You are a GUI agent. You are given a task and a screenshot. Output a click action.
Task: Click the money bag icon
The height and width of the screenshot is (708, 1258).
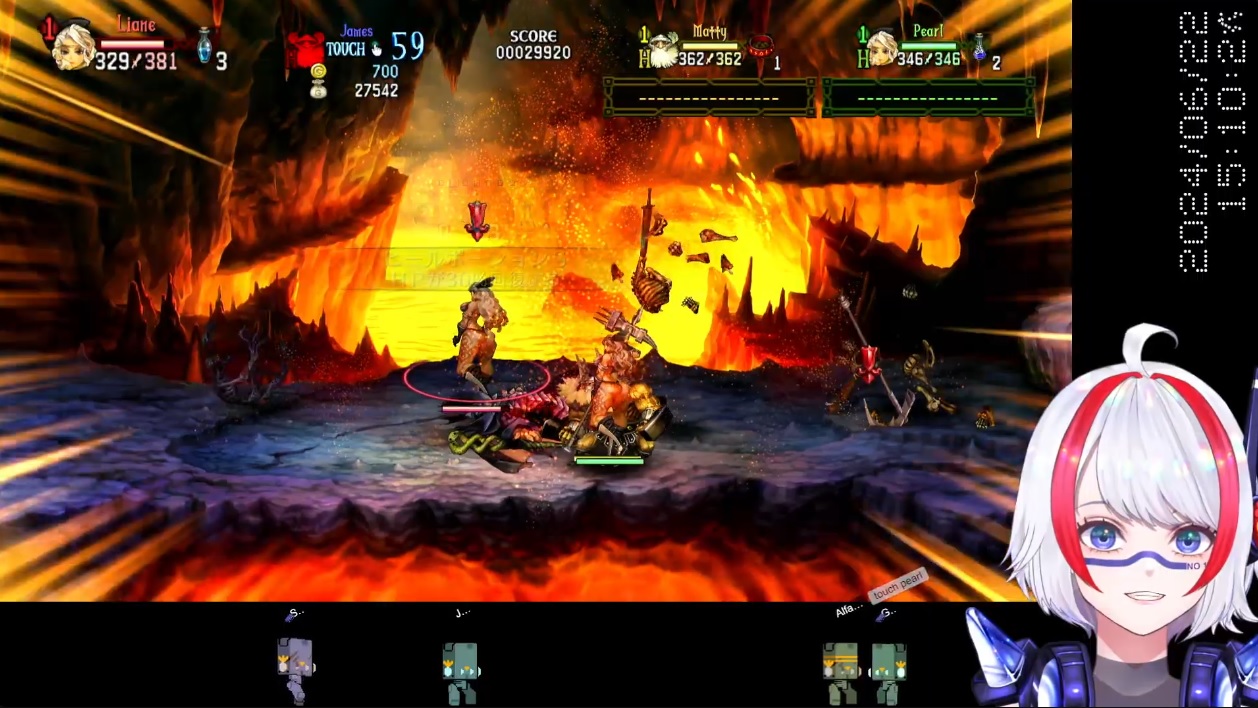318,91
